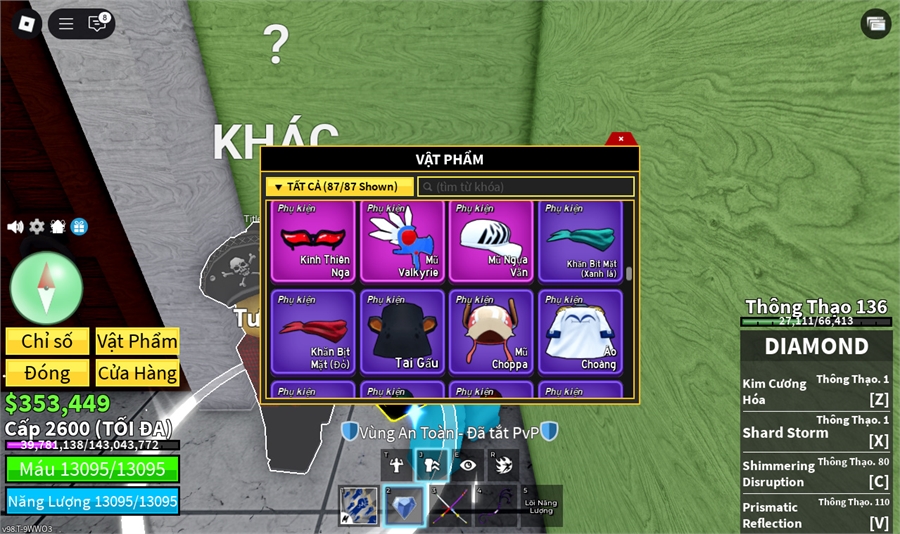Click the item search field
The height and width of the screenshot is (534, 900).
[526, 187]
